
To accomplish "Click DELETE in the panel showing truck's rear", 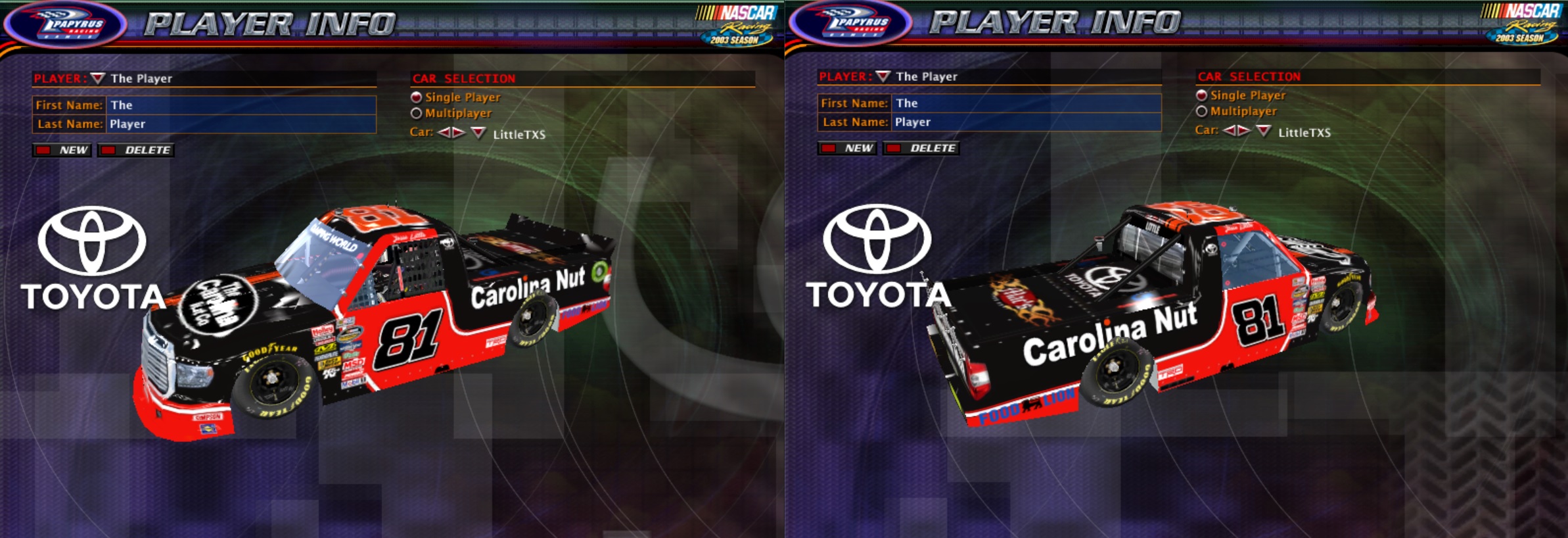I will click(922, 148).
